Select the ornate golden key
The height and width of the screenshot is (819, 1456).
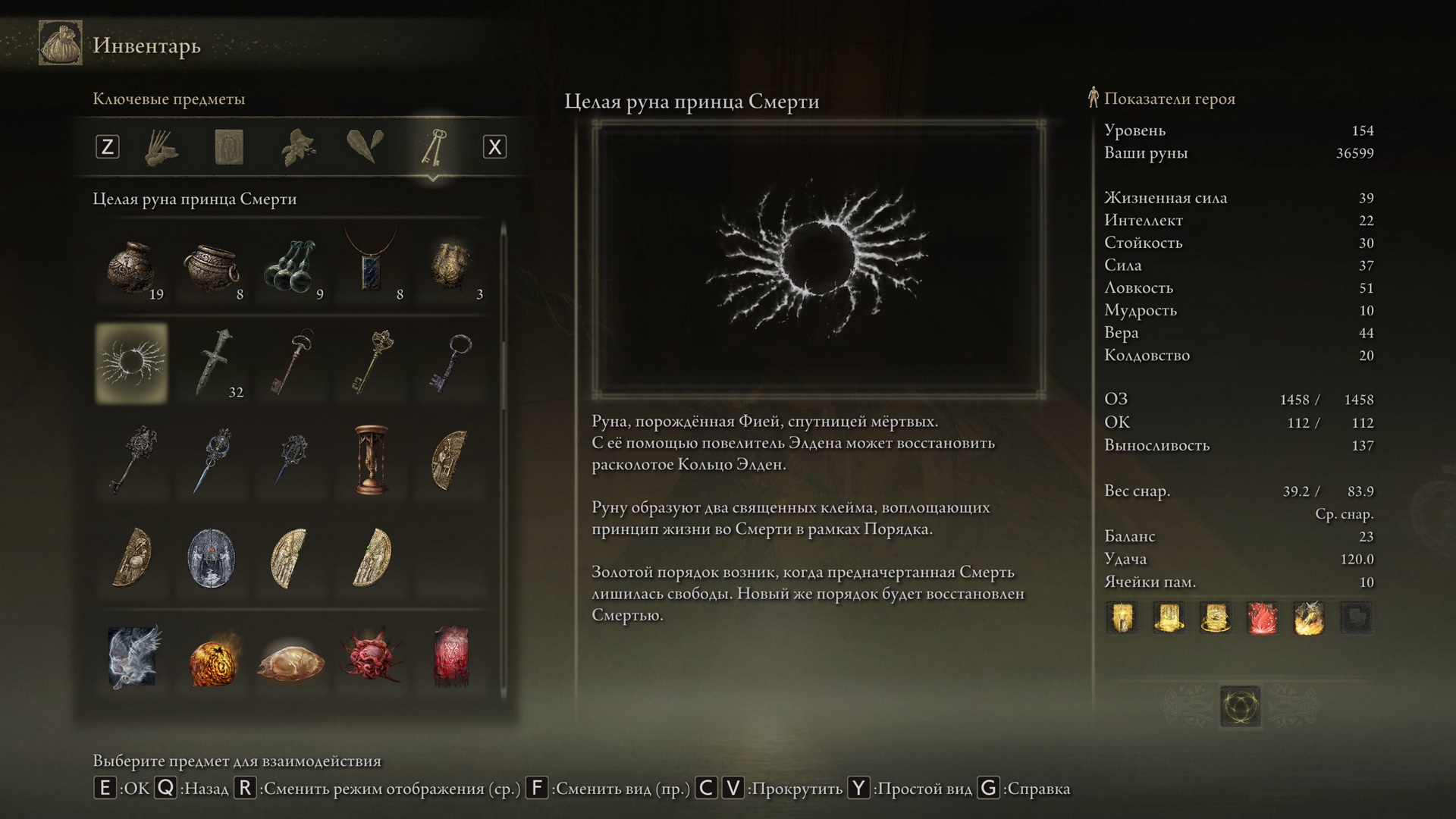click(x=372, y=363)
